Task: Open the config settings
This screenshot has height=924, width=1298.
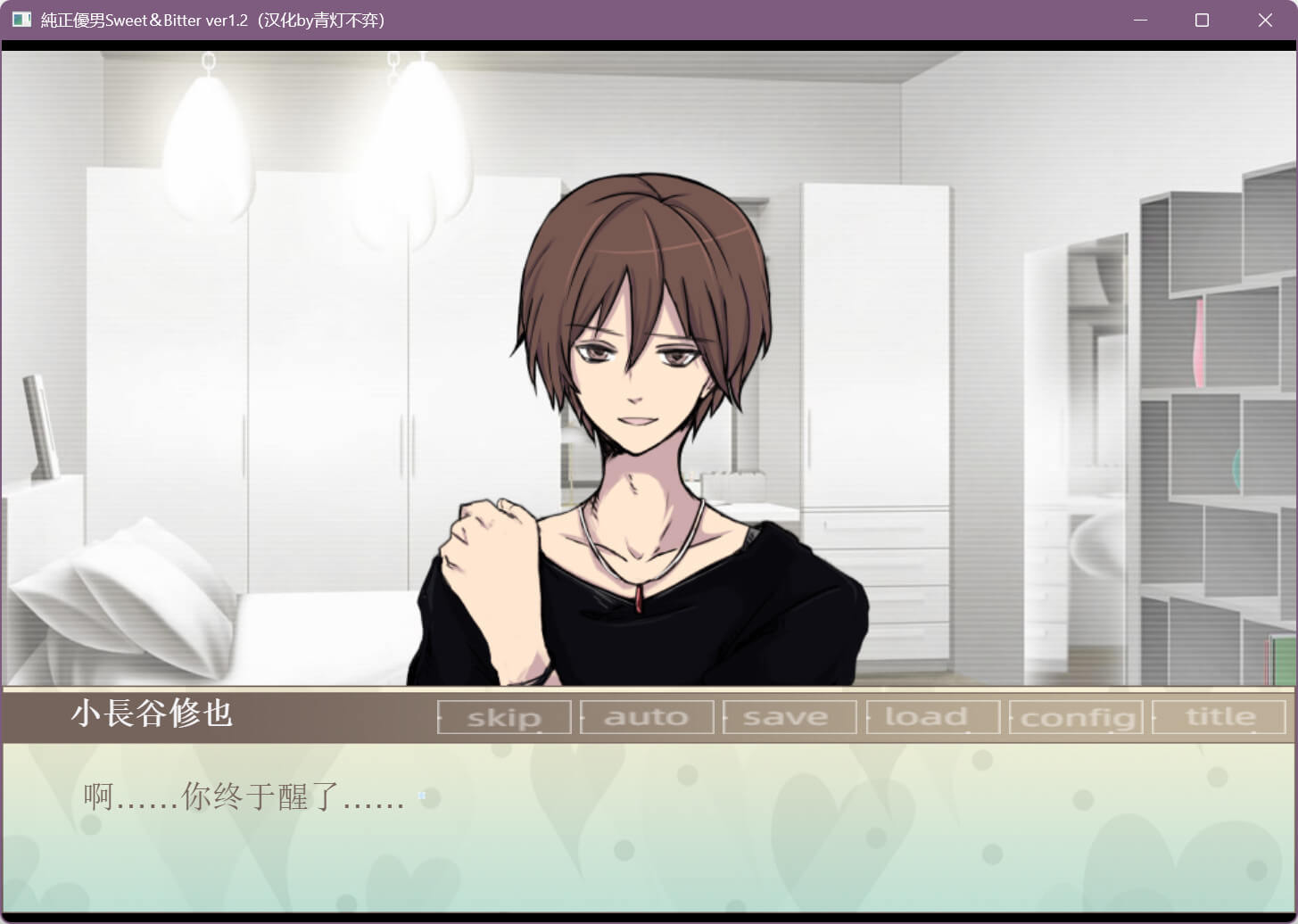Action: 1075,717
